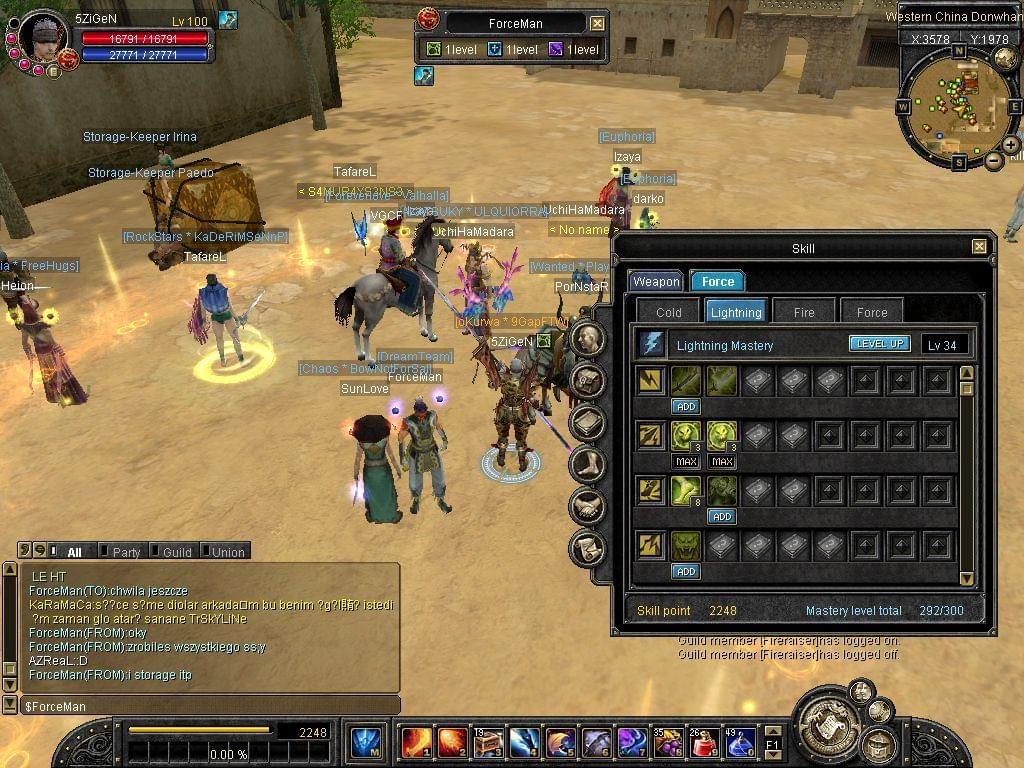Zoom in the minimap

click(x=1010, y=145)
